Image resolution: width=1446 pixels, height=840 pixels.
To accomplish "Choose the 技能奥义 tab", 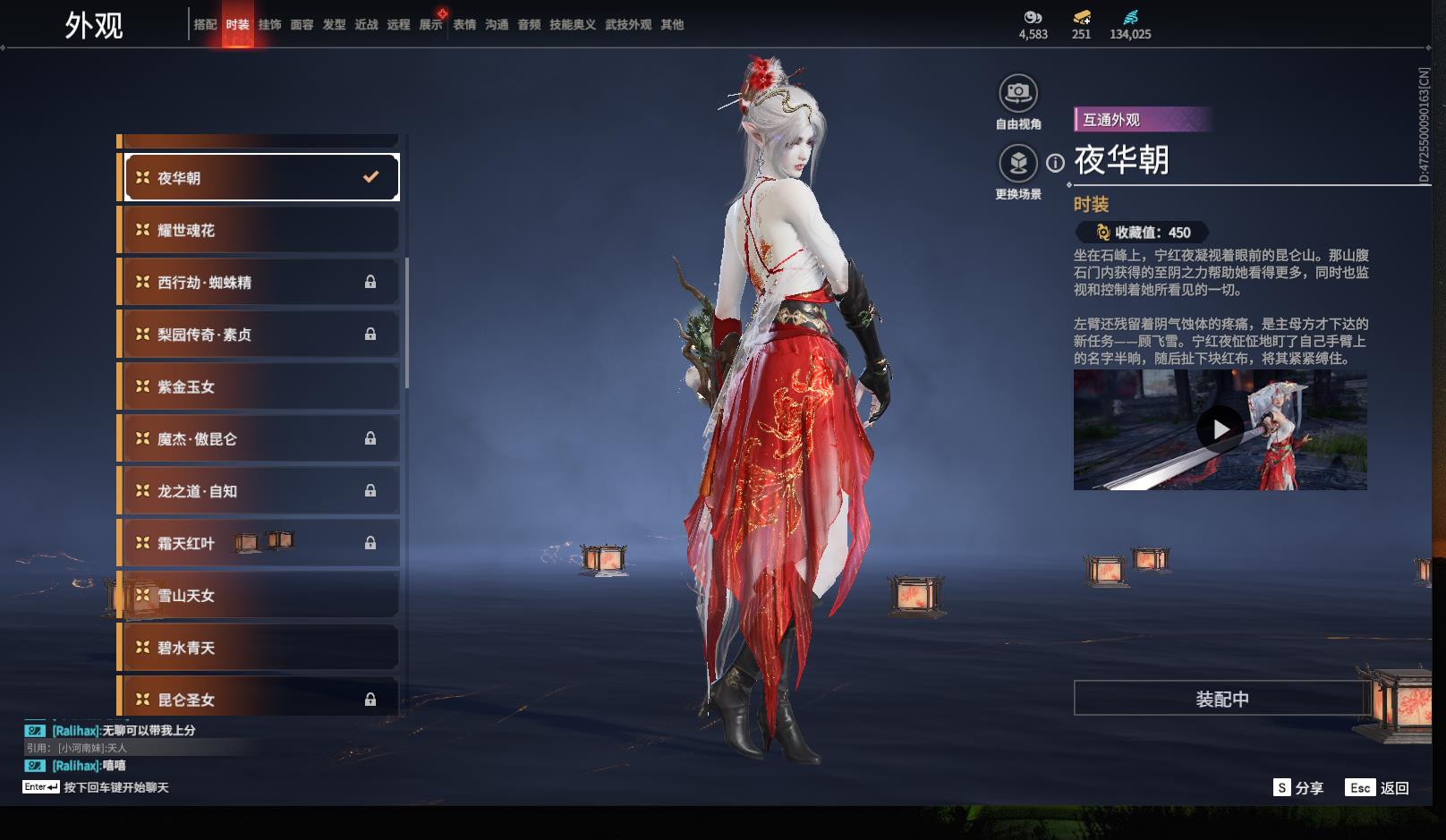I will coord(572,25).
